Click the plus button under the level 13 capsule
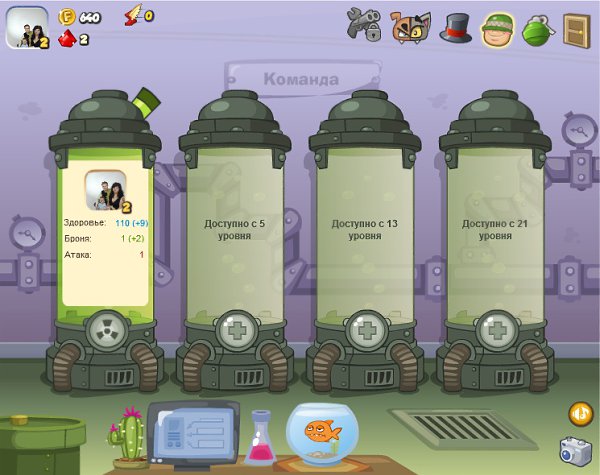 365,329
